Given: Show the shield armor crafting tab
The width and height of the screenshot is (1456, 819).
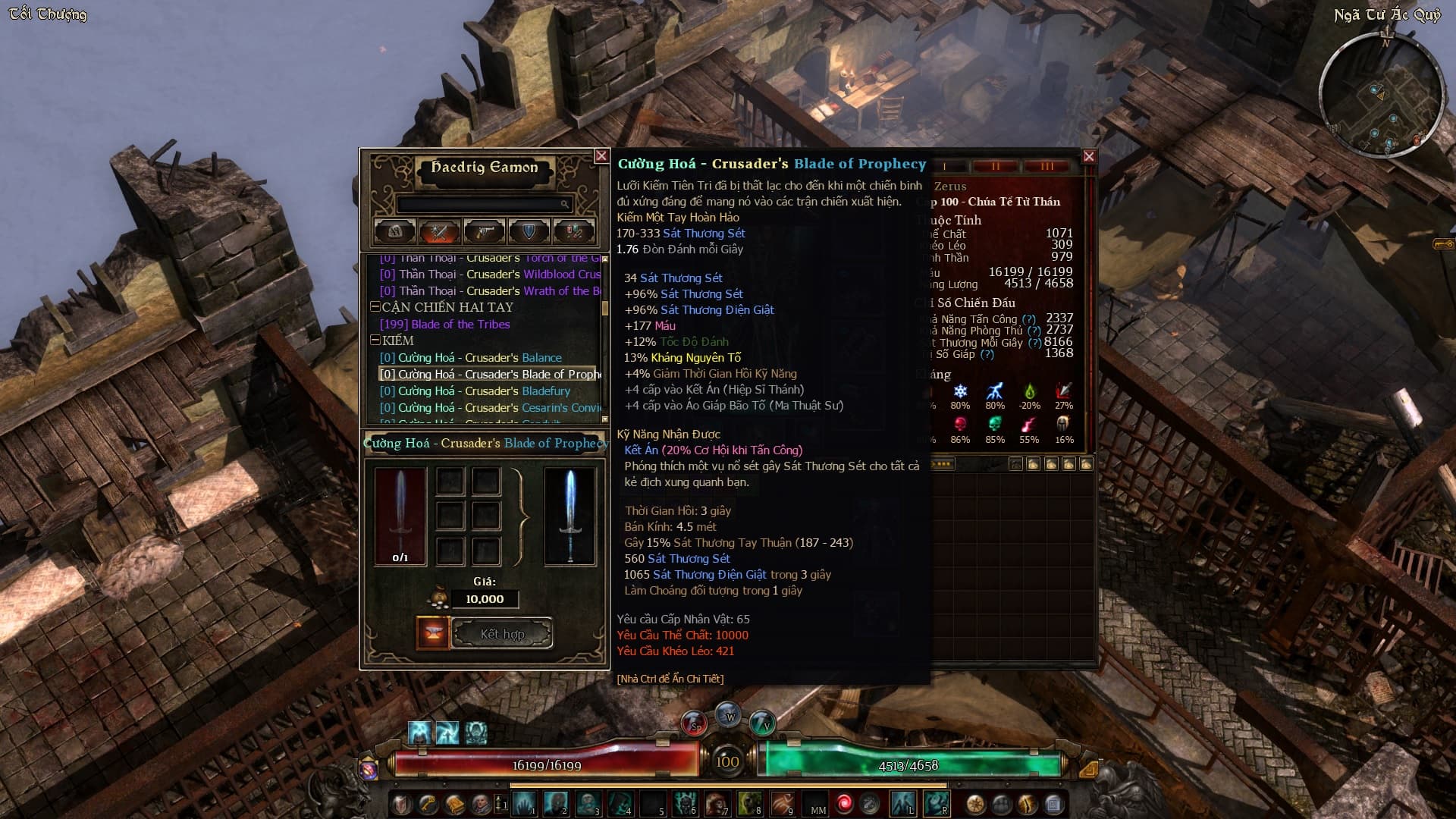Looking at the screenshot, I should [529, 231].
